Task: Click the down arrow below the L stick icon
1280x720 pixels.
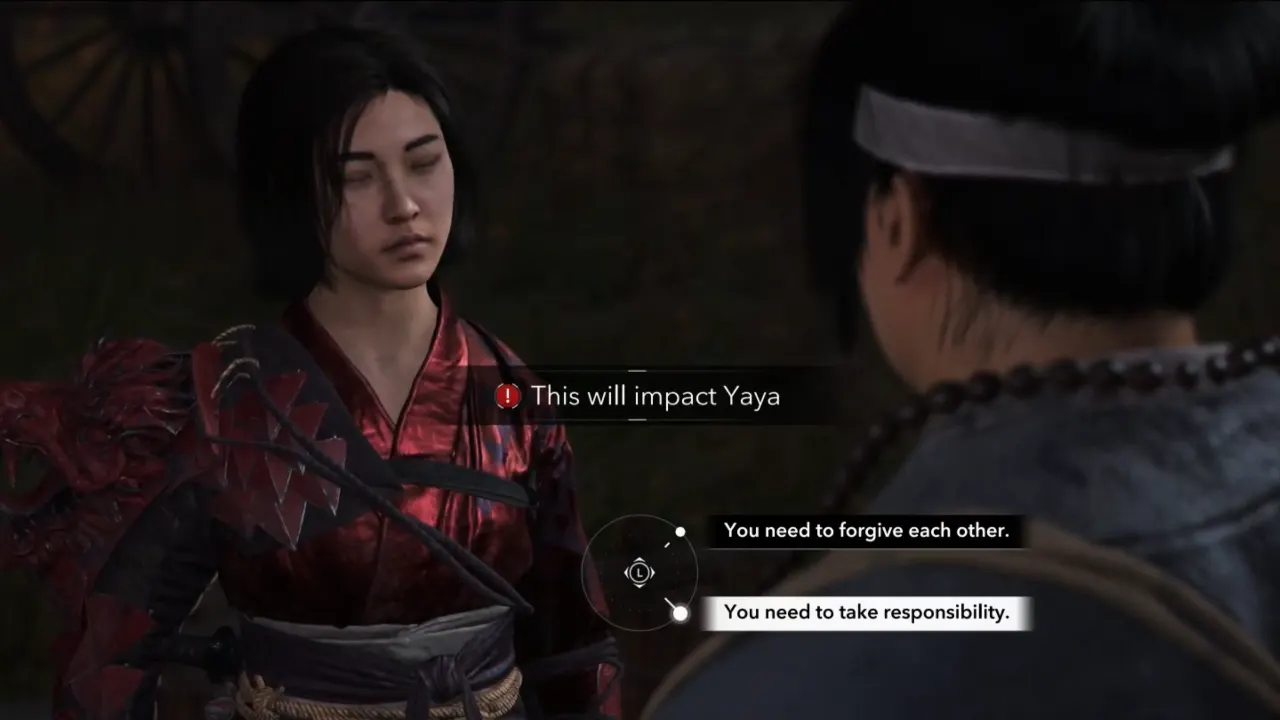Action: pyautogui.click(x=640, y=586)
